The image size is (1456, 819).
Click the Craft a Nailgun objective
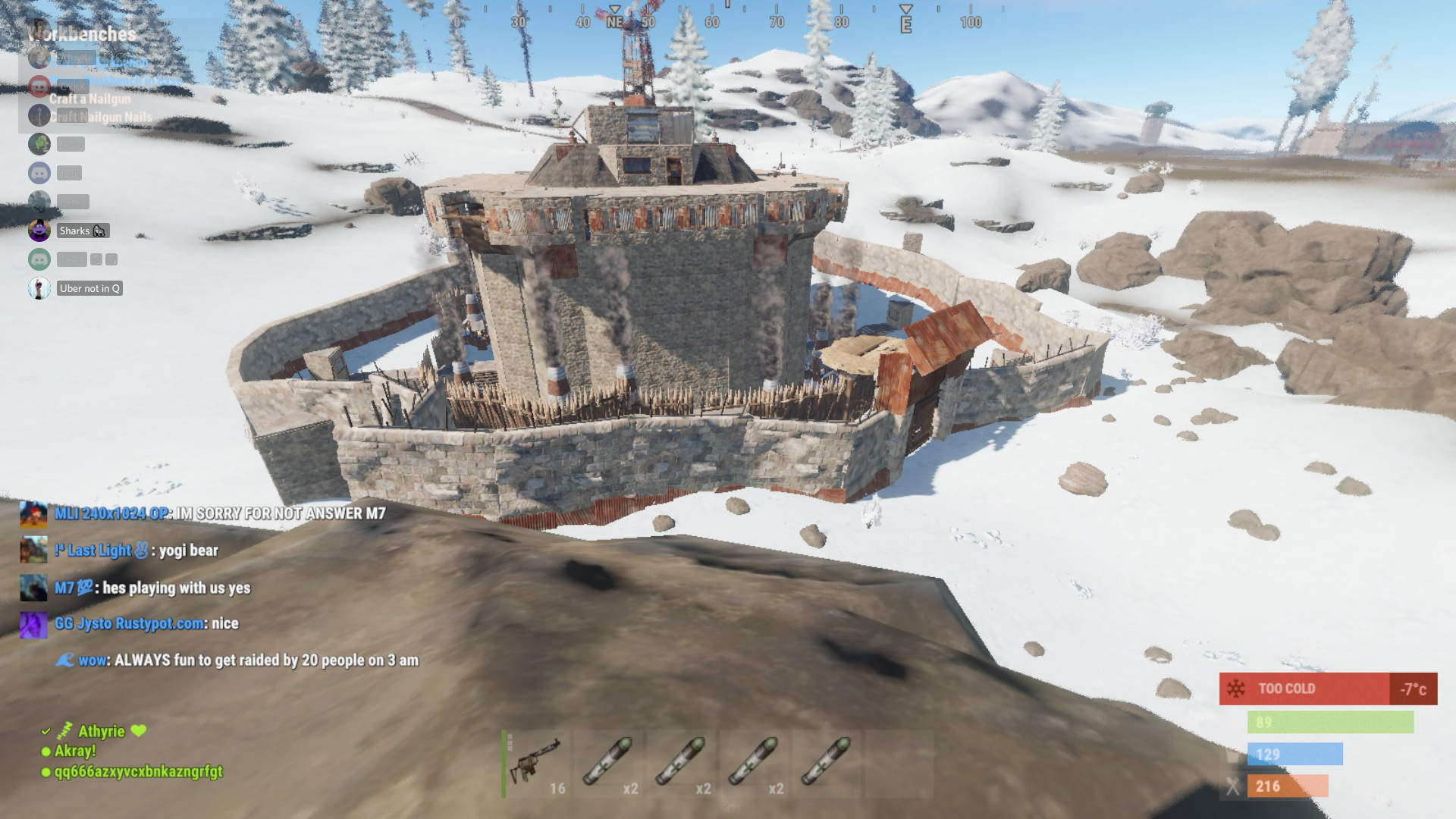tap(89, 99)
